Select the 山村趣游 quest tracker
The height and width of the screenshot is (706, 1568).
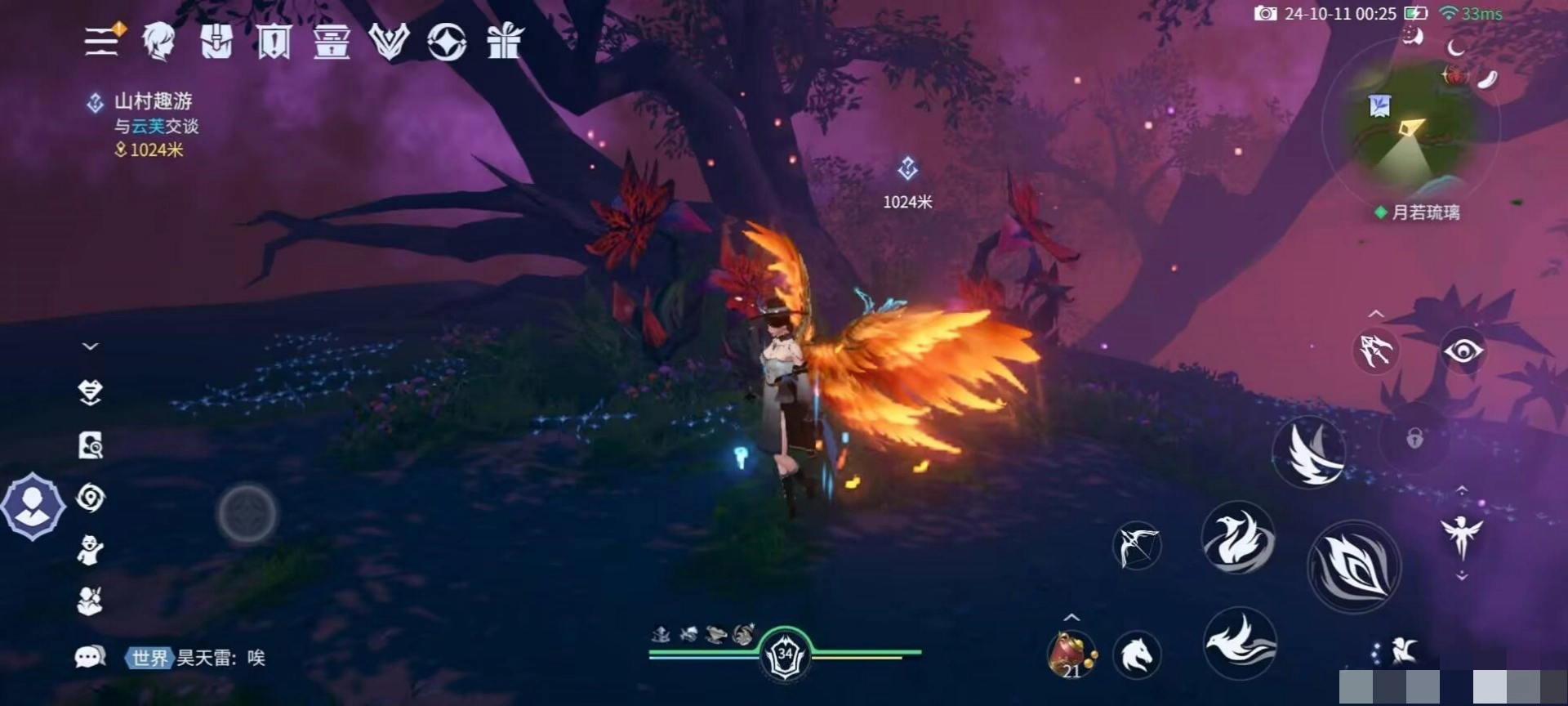pos(152,101)
